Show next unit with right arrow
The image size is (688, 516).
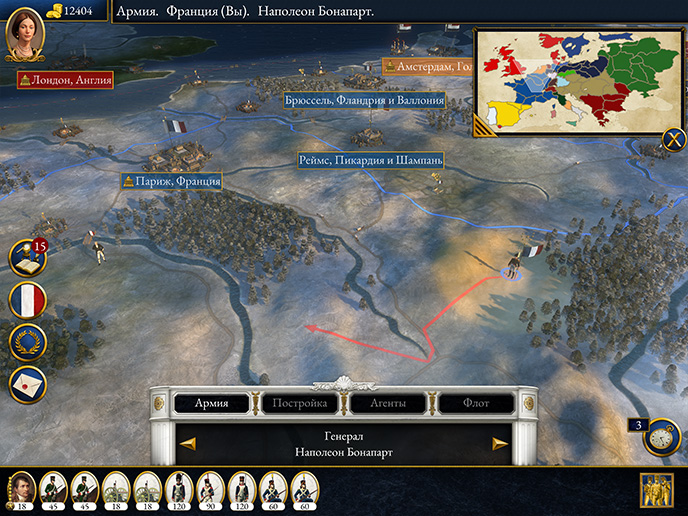[x=500, y=444]
